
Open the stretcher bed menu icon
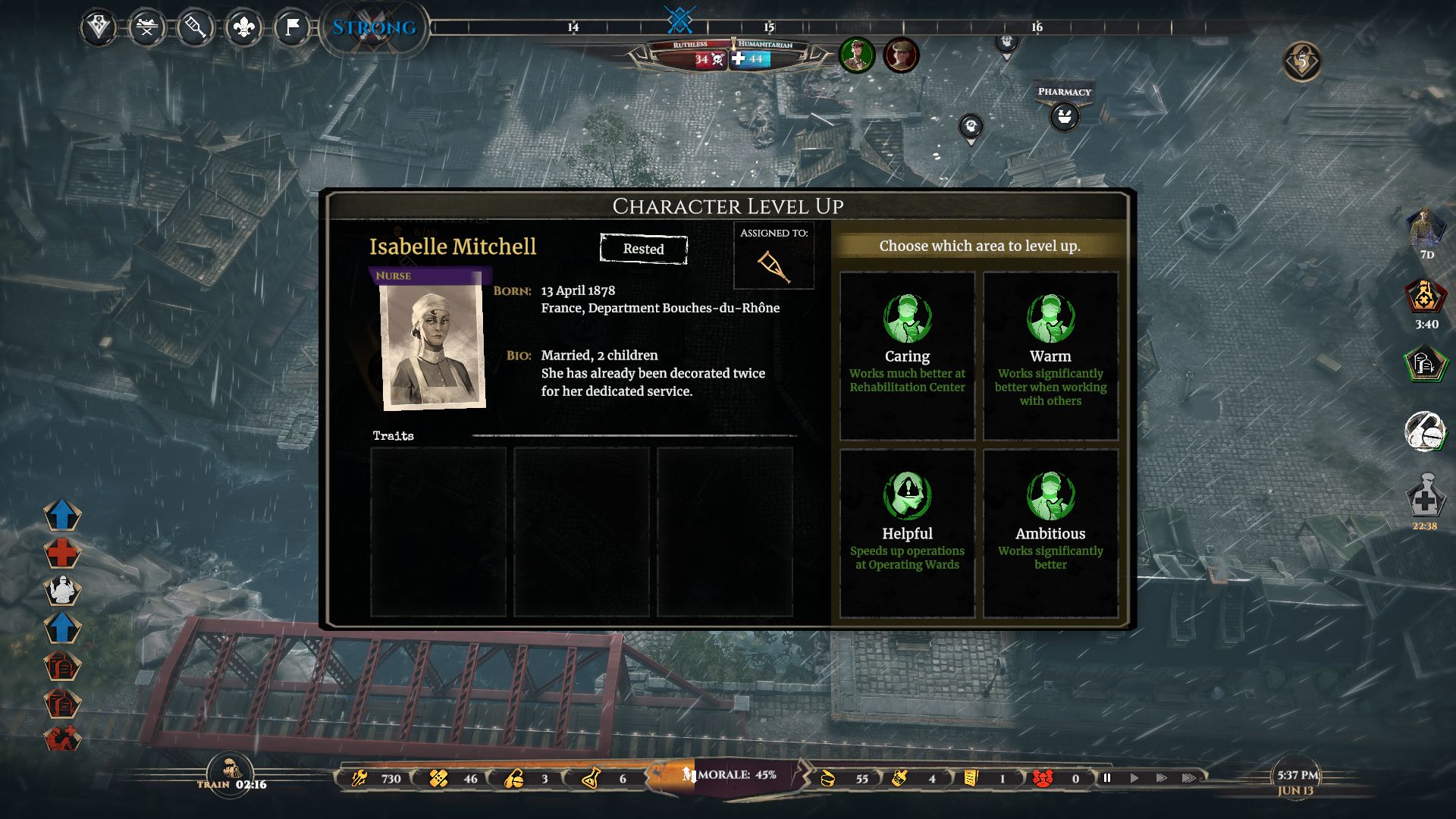147,28
